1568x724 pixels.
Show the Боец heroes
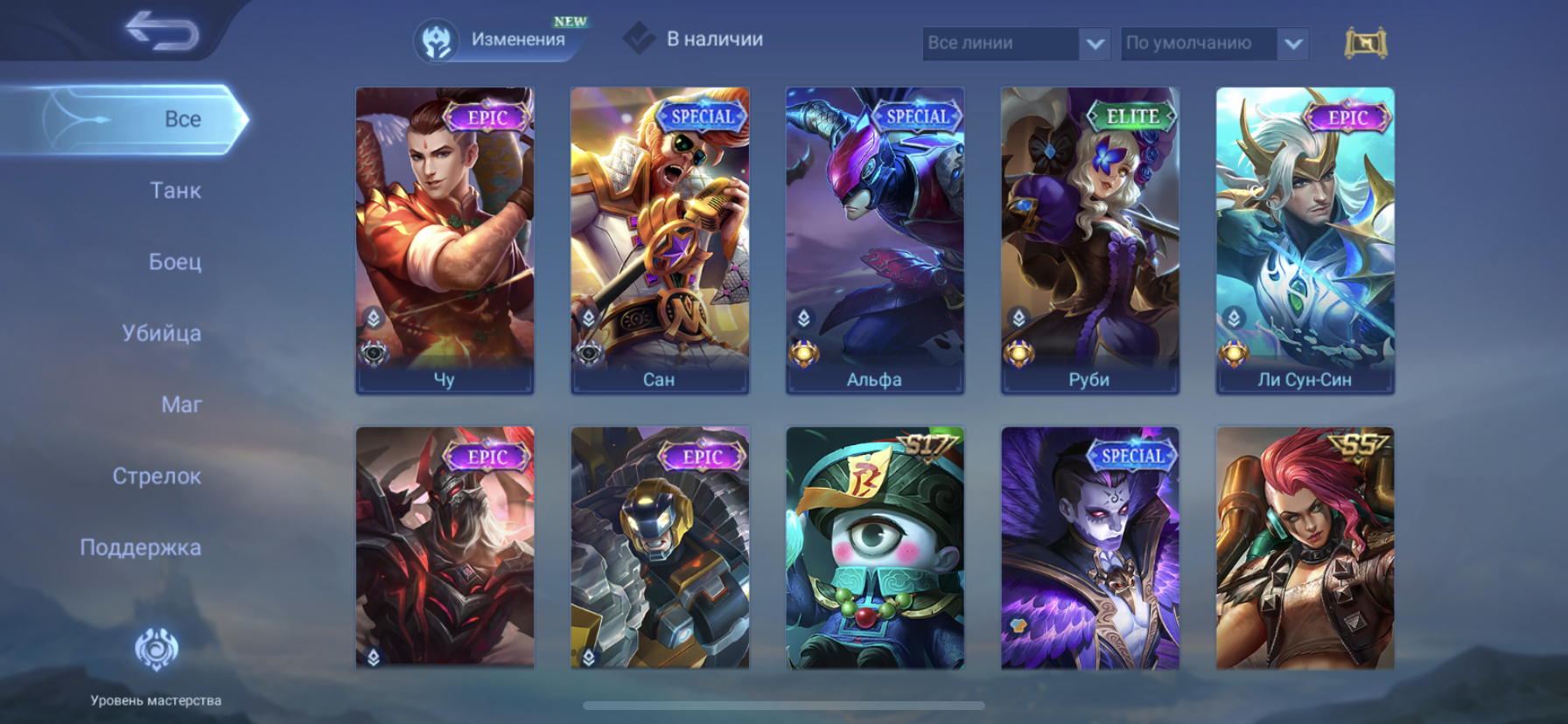click(x=175, y=261)
